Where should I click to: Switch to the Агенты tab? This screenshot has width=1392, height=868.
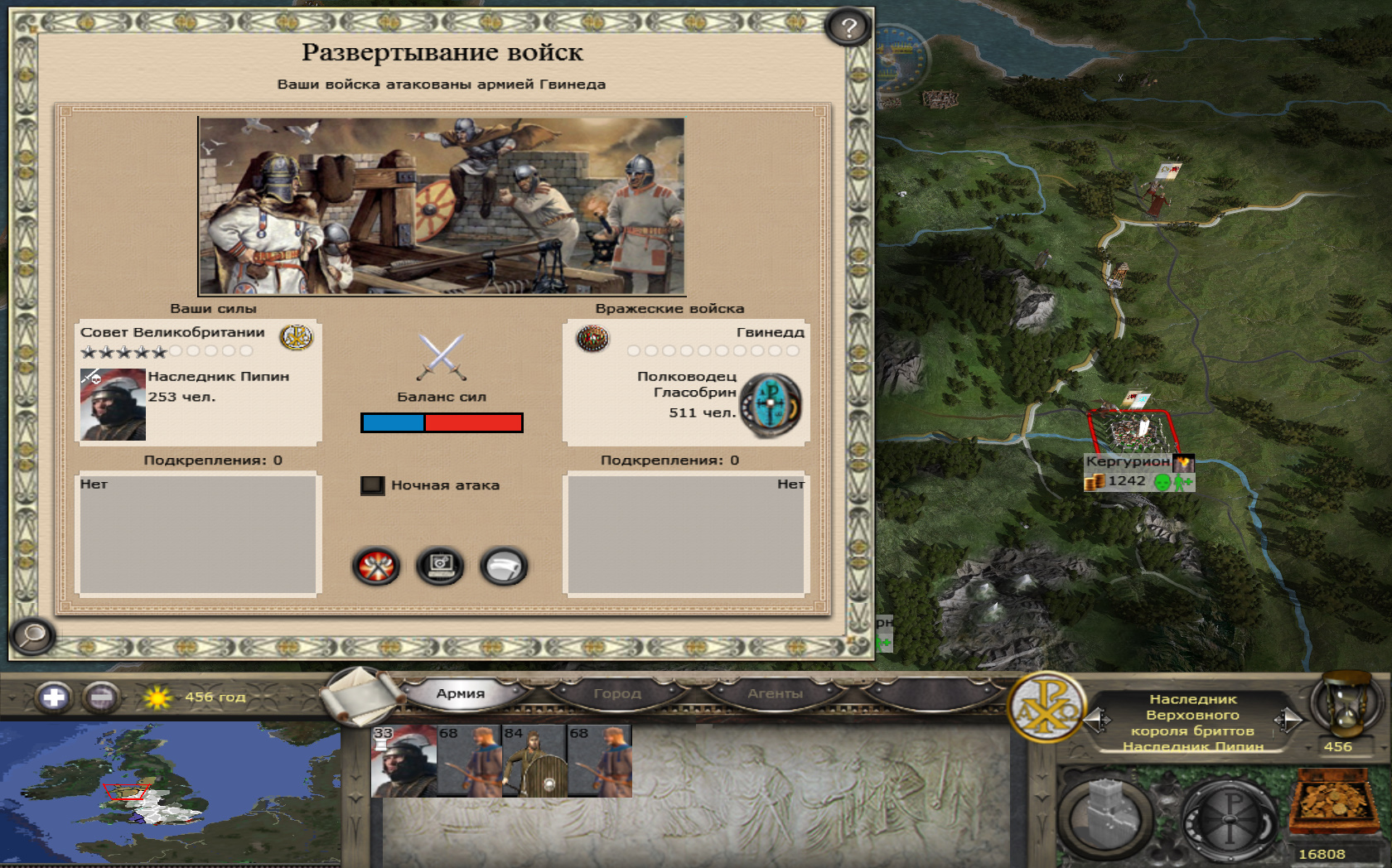point(775,693)
